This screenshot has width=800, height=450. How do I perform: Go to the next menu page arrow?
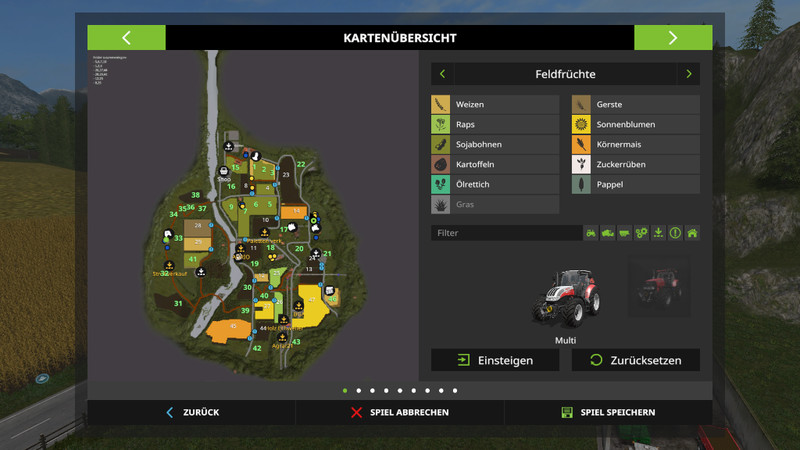pos(673,38)
